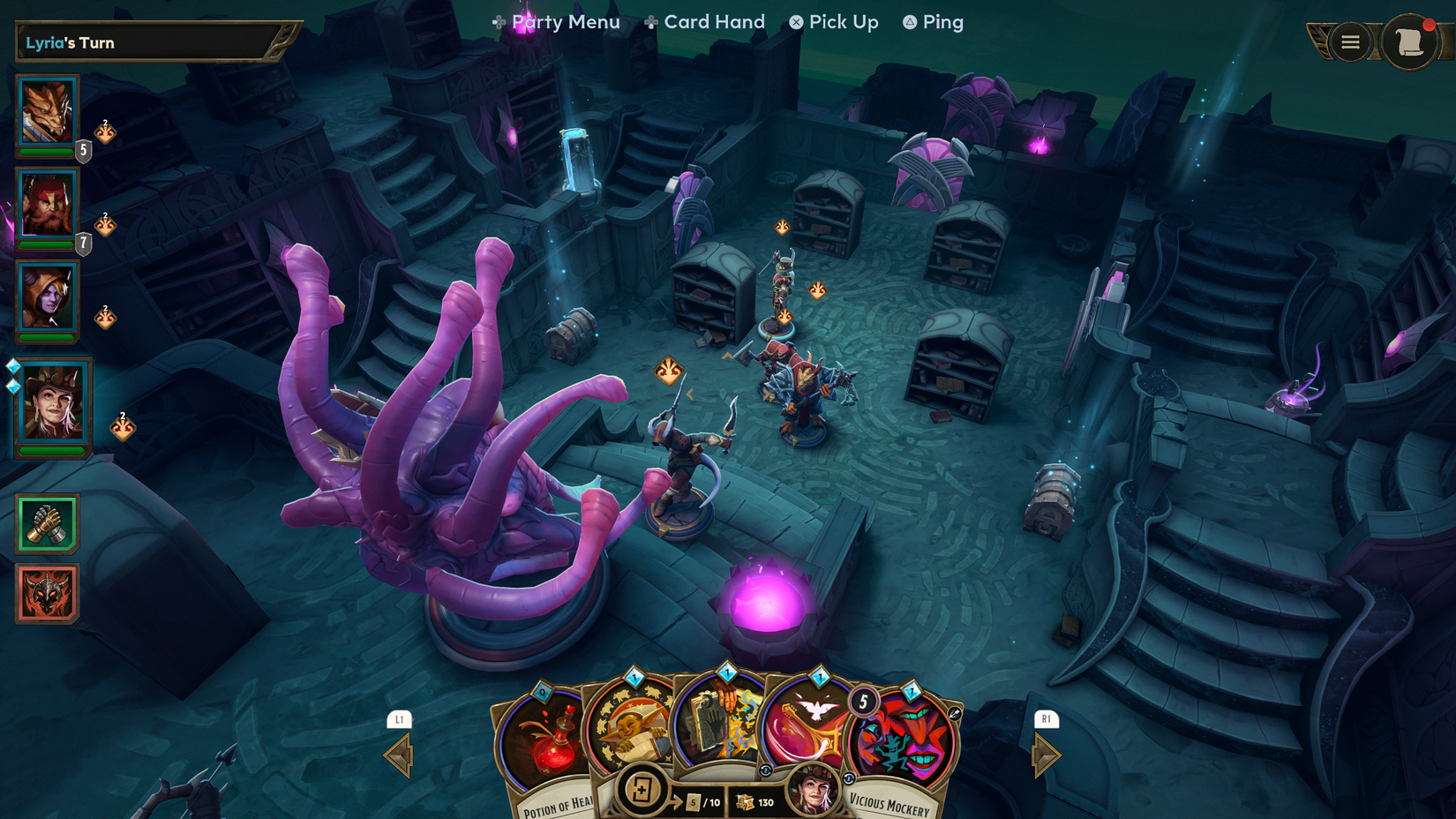
Task: Click Lyria's portrait above the card hand
Action: click(x=813, y=794)
